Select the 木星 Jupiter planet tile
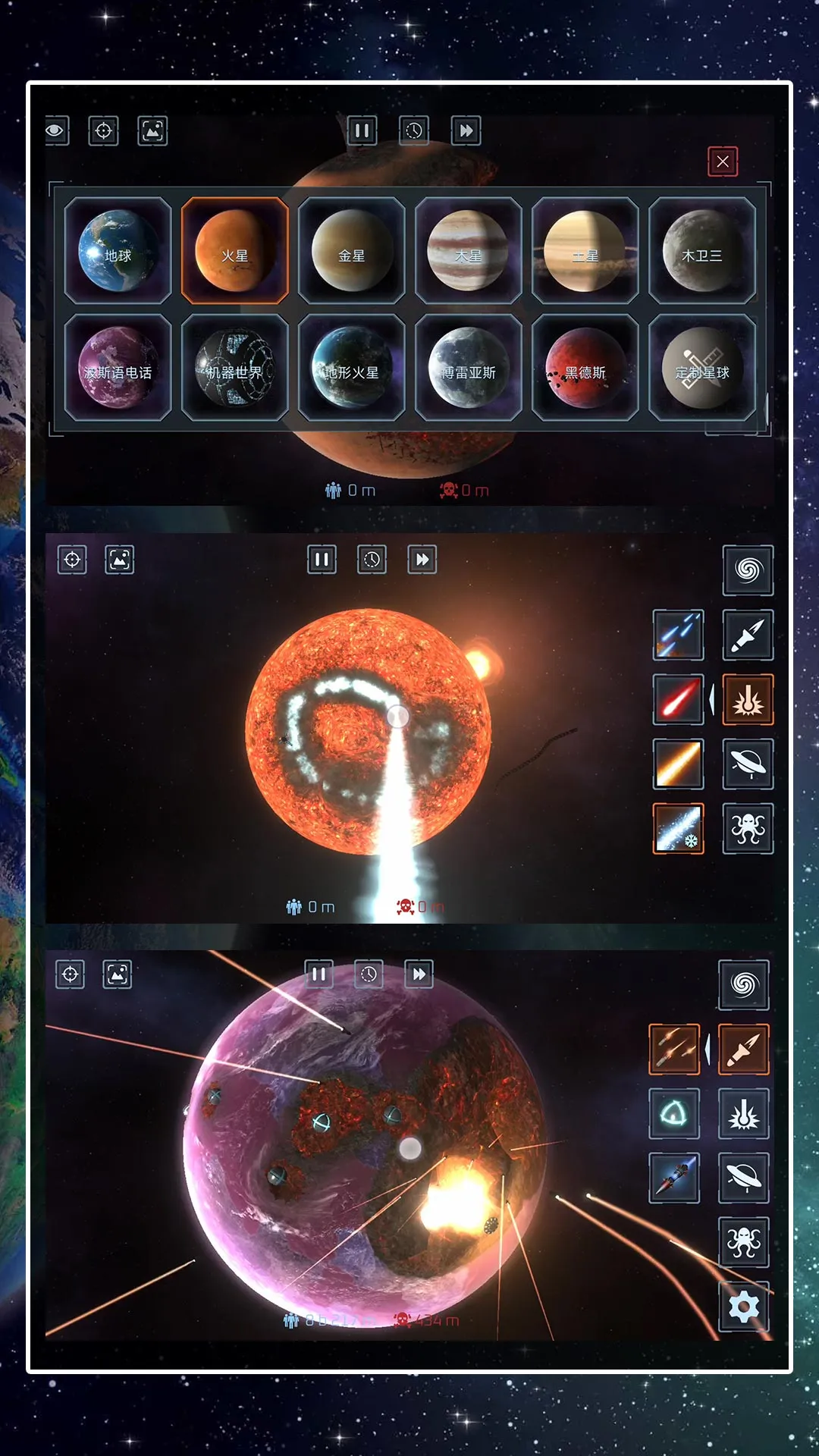819x1456 pixels. point(469,251)
